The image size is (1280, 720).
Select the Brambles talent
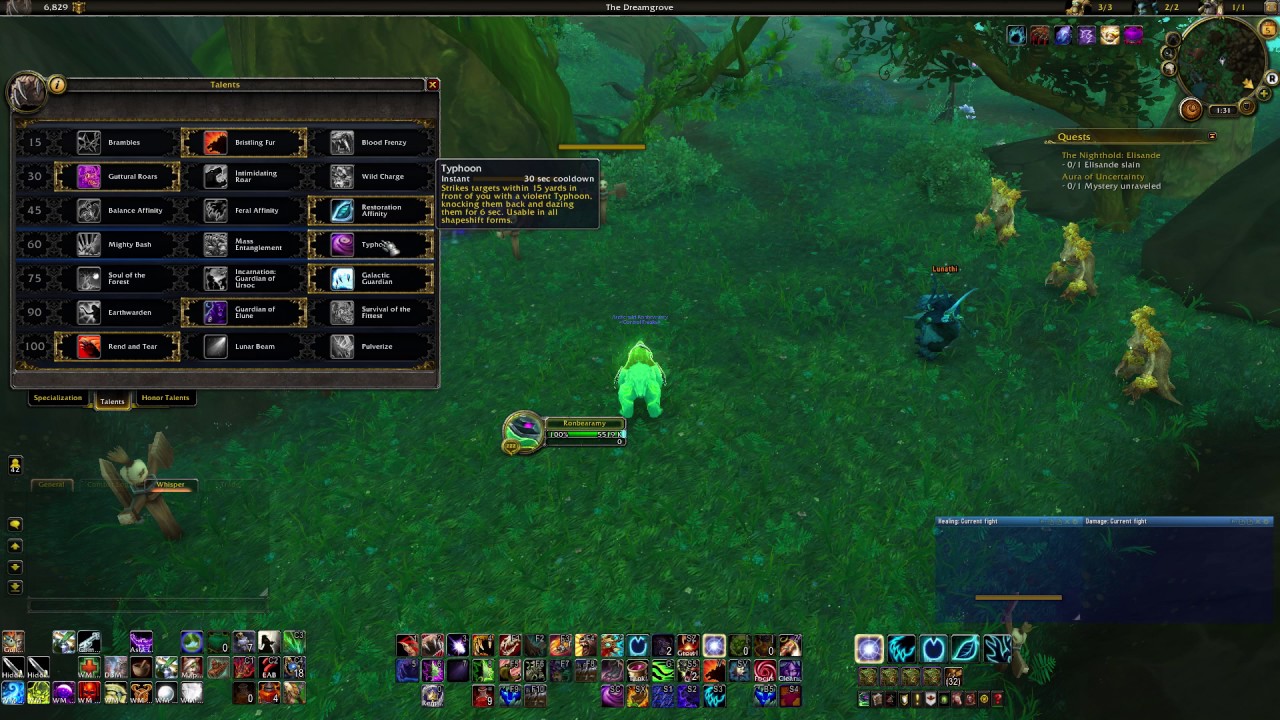tap(117, 143)
